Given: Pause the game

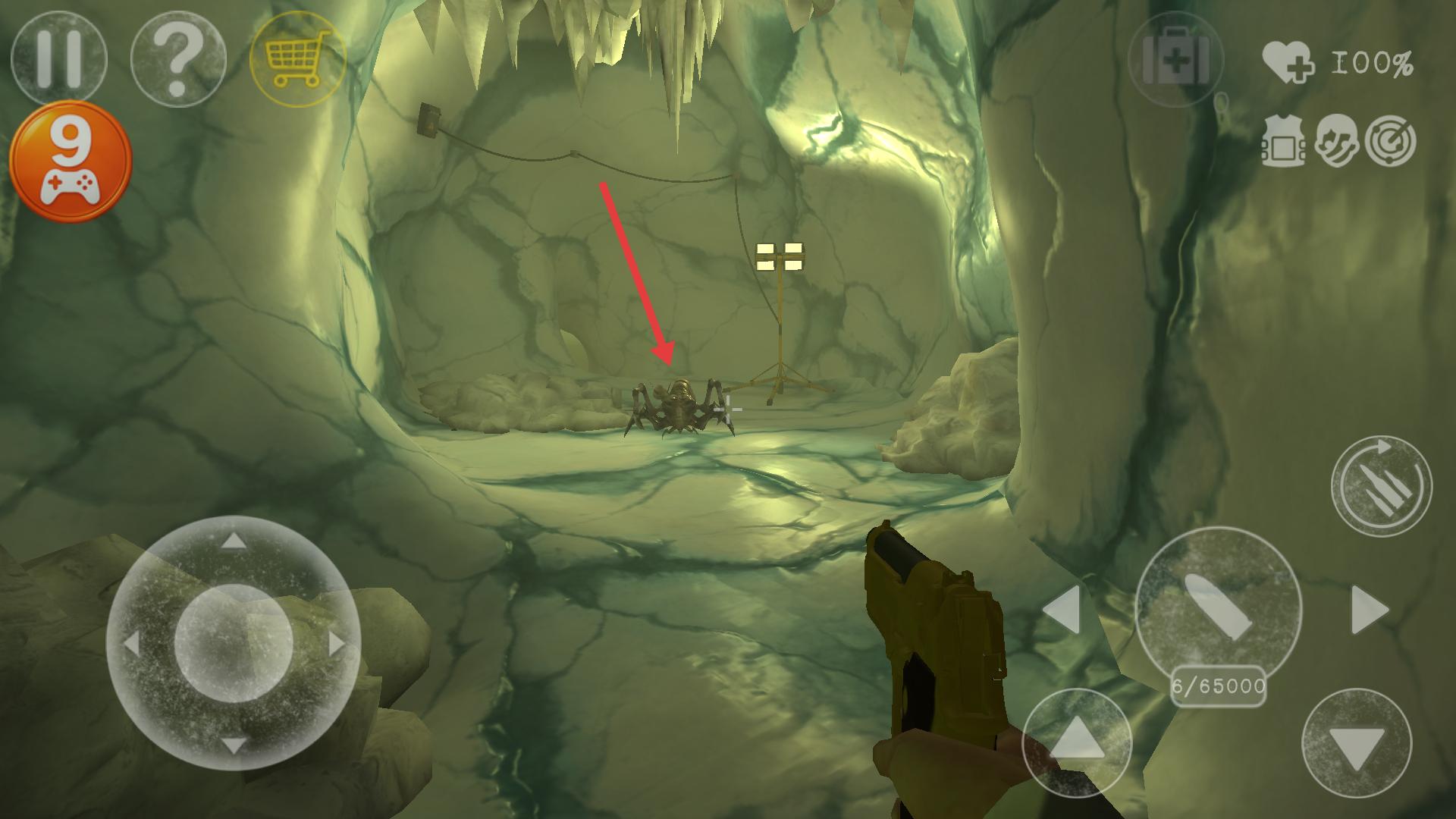Looking at the screenshot, I should 59,58.
